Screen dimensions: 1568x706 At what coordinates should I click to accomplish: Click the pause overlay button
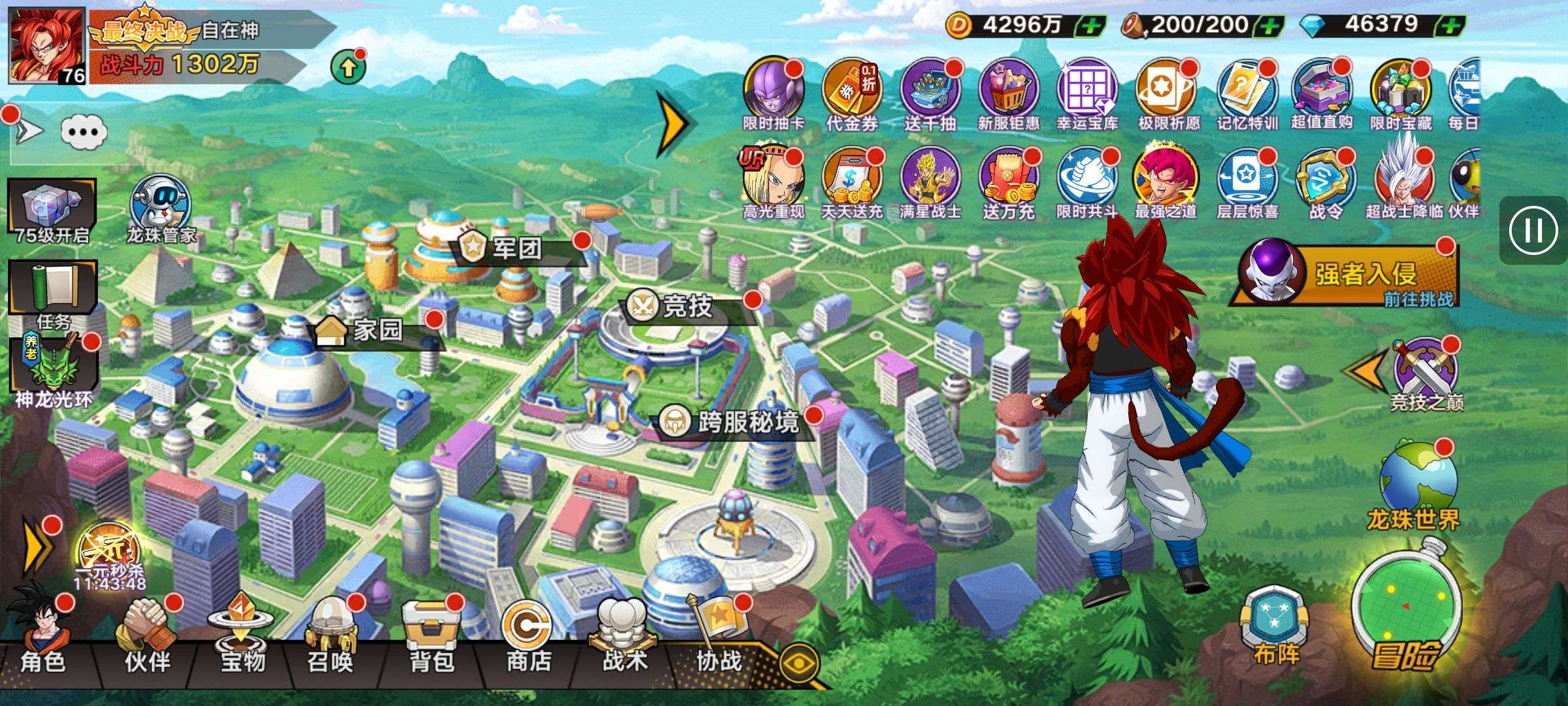(x=1533, y=230)
